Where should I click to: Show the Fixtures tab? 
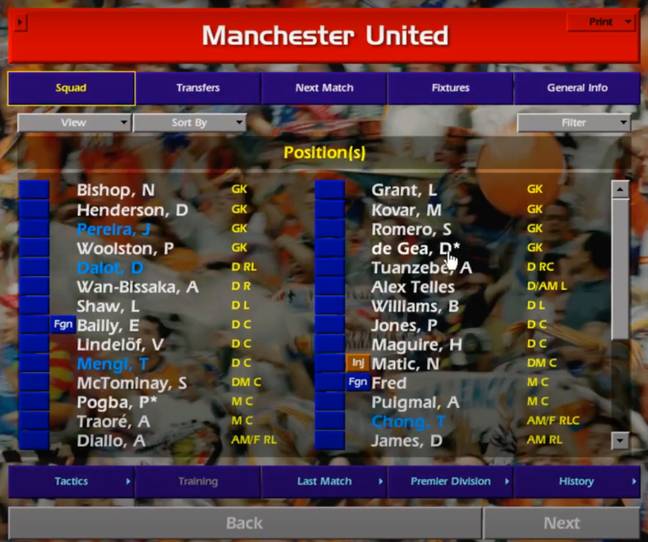point(450,88)
